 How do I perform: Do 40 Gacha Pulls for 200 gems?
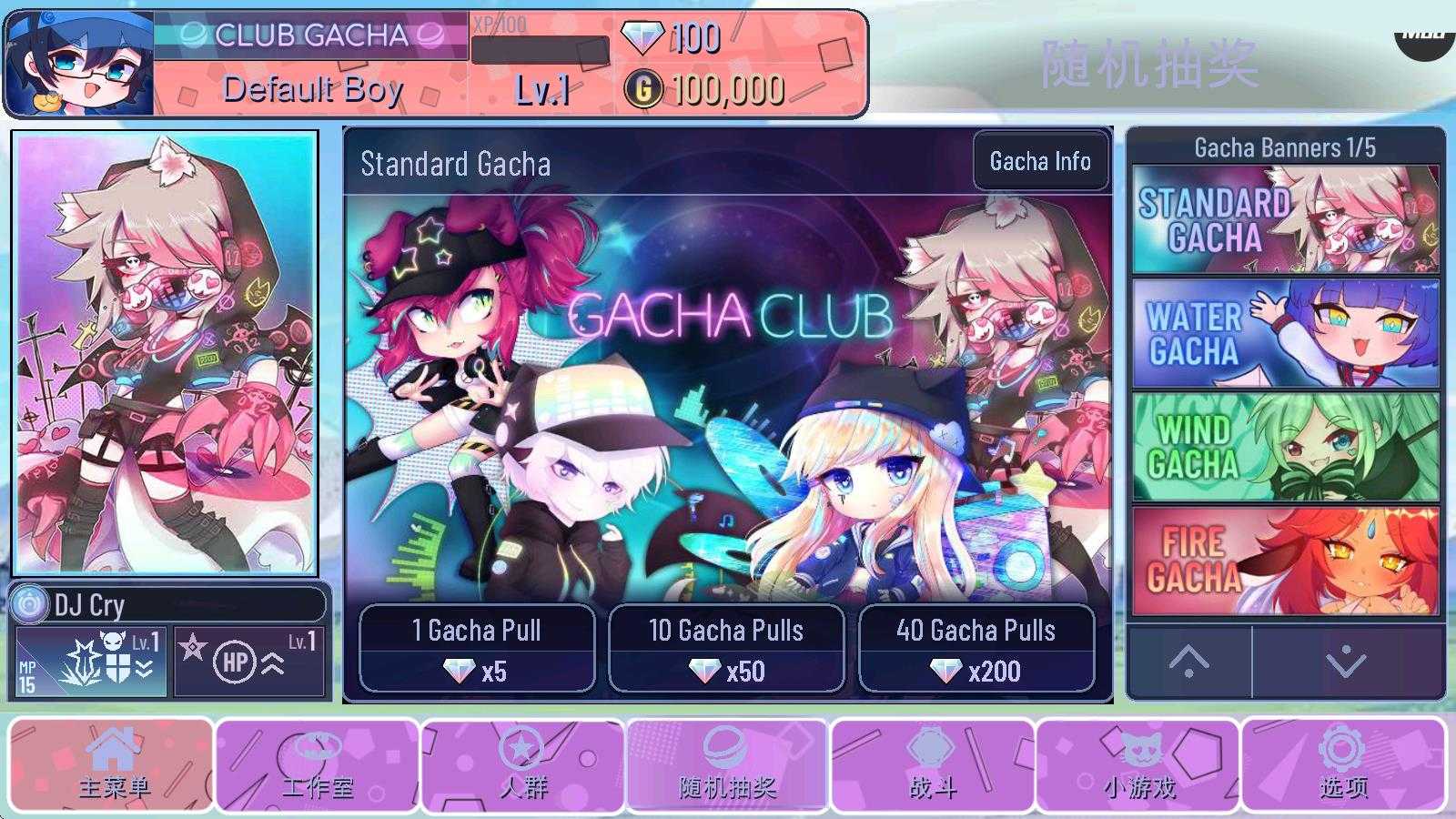click(976, 649)
